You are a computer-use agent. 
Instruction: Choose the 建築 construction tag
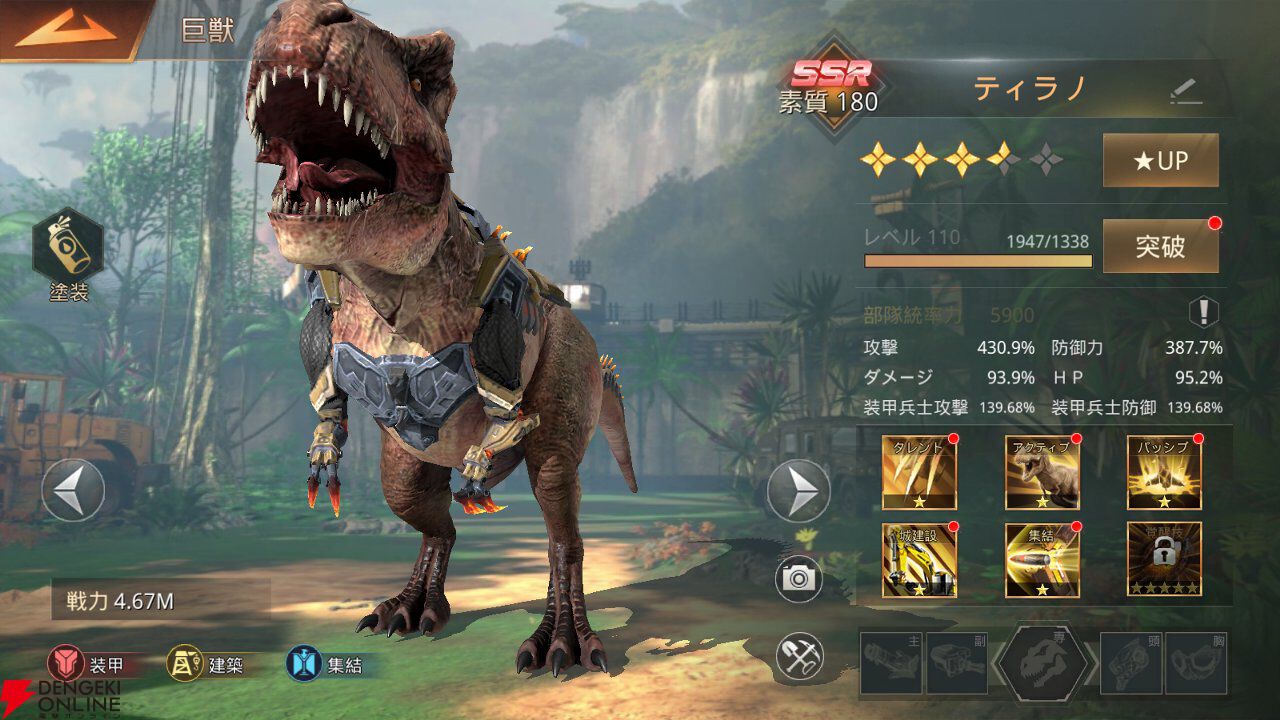tap(206, 663)
